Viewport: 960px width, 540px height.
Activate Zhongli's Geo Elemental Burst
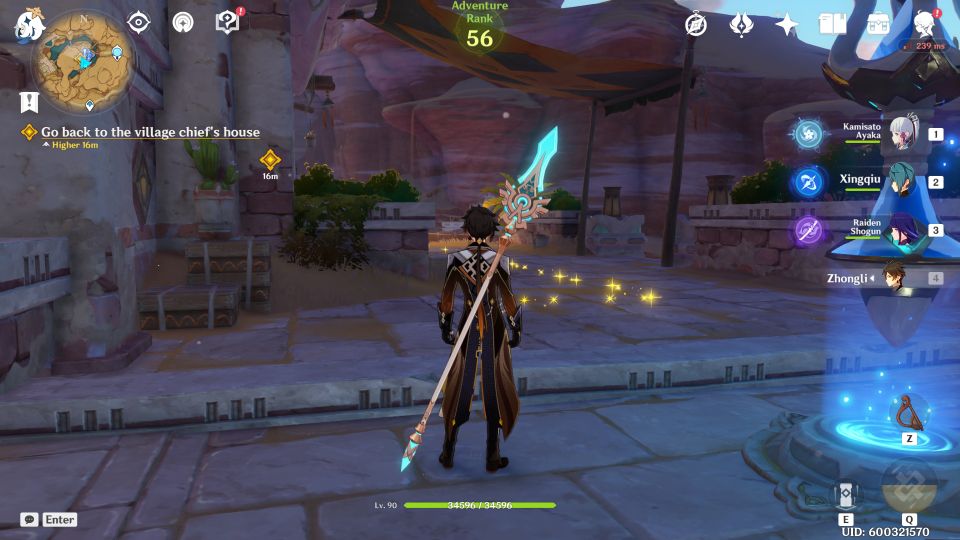tap(909, 487)
